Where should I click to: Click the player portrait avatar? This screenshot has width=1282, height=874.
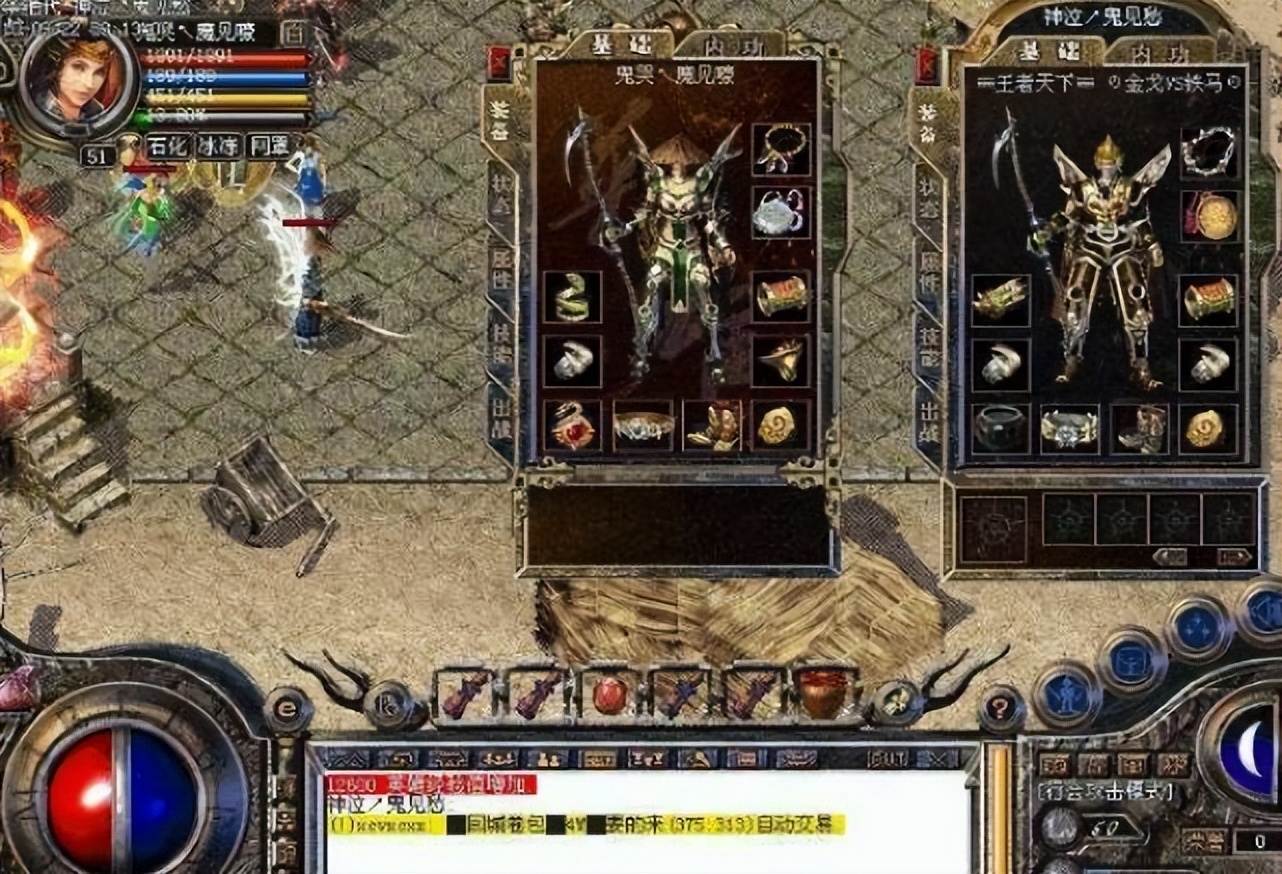[x=76, y=77]
